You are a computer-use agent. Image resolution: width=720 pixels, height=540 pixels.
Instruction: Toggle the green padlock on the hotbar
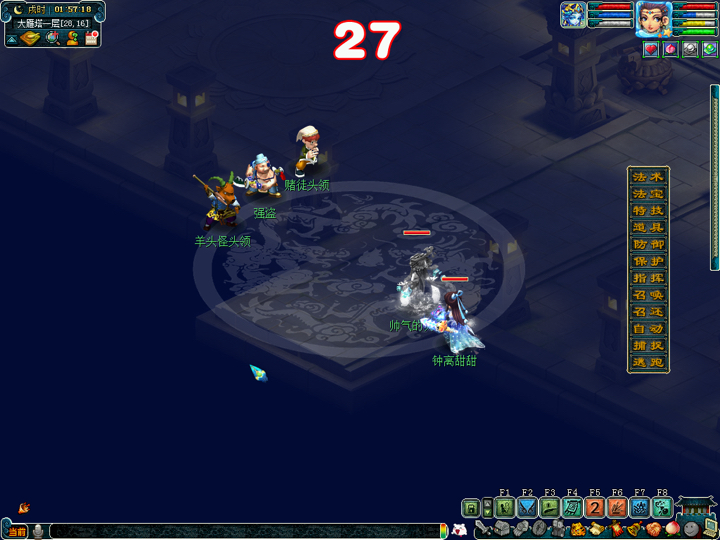(x=470, y=508)
